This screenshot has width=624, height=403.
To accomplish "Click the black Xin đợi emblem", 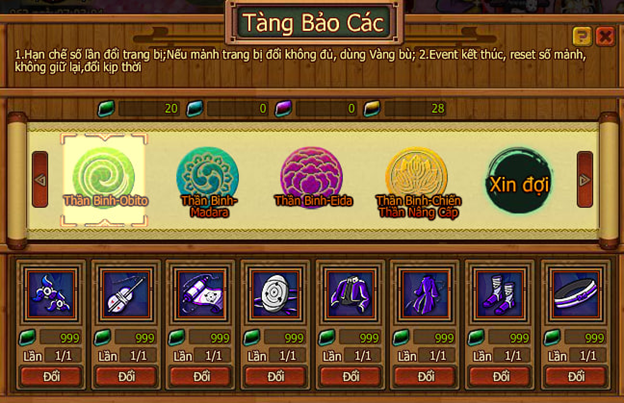I will (519, 180).
